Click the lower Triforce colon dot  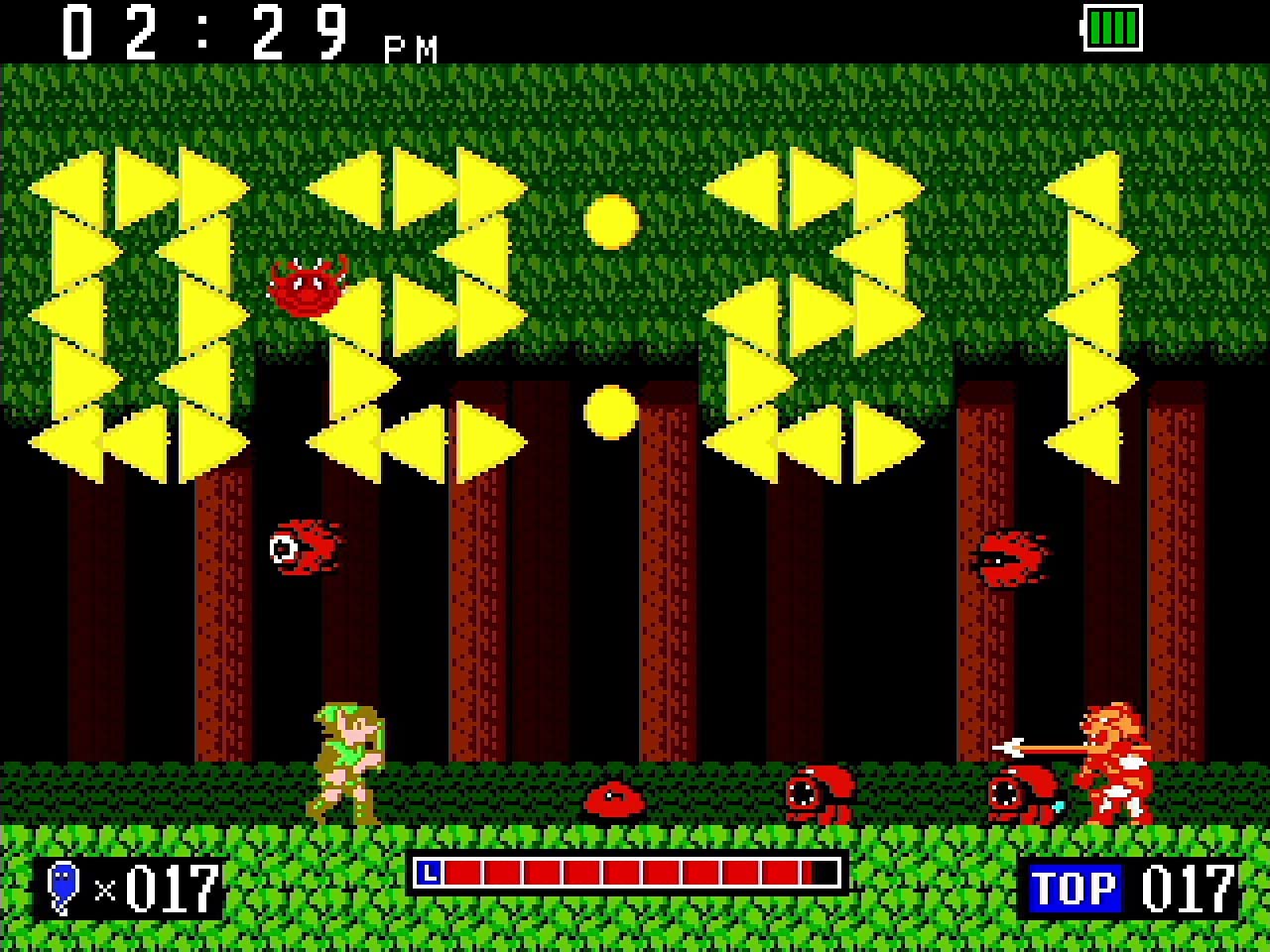click(x=610, y=412)
